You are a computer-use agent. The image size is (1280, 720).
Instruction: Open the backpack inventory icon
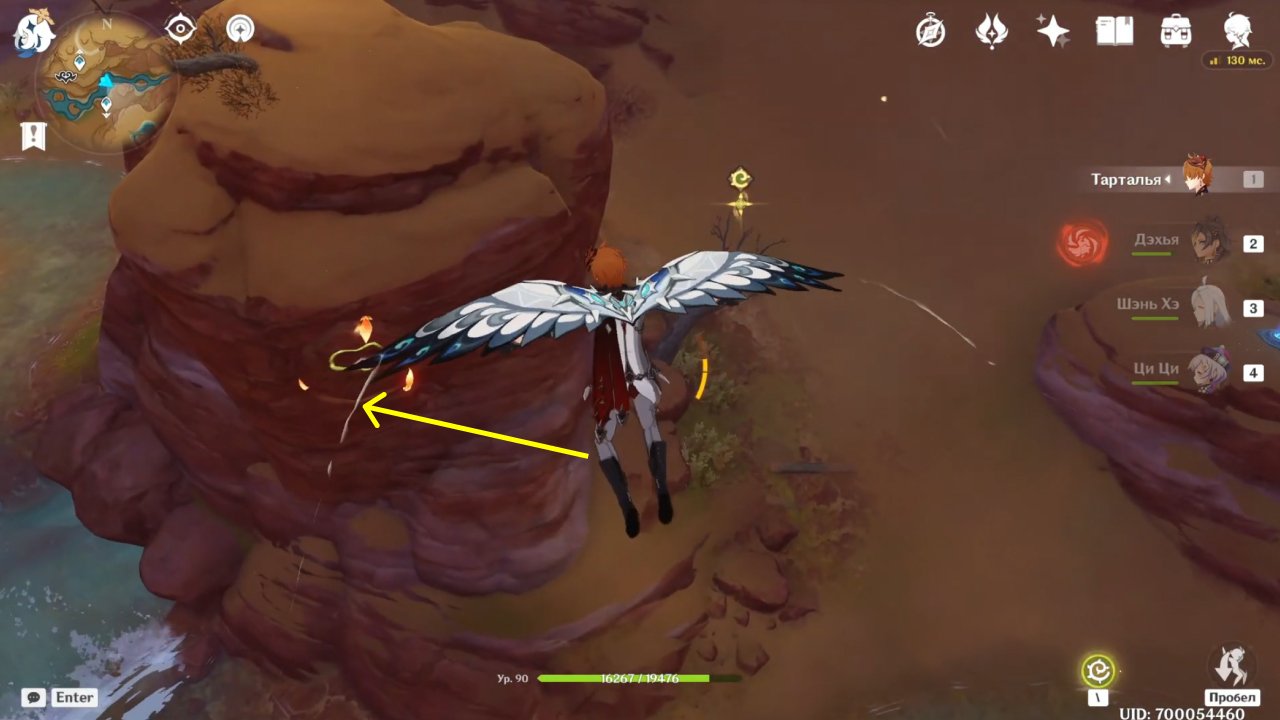[1176, 32]
